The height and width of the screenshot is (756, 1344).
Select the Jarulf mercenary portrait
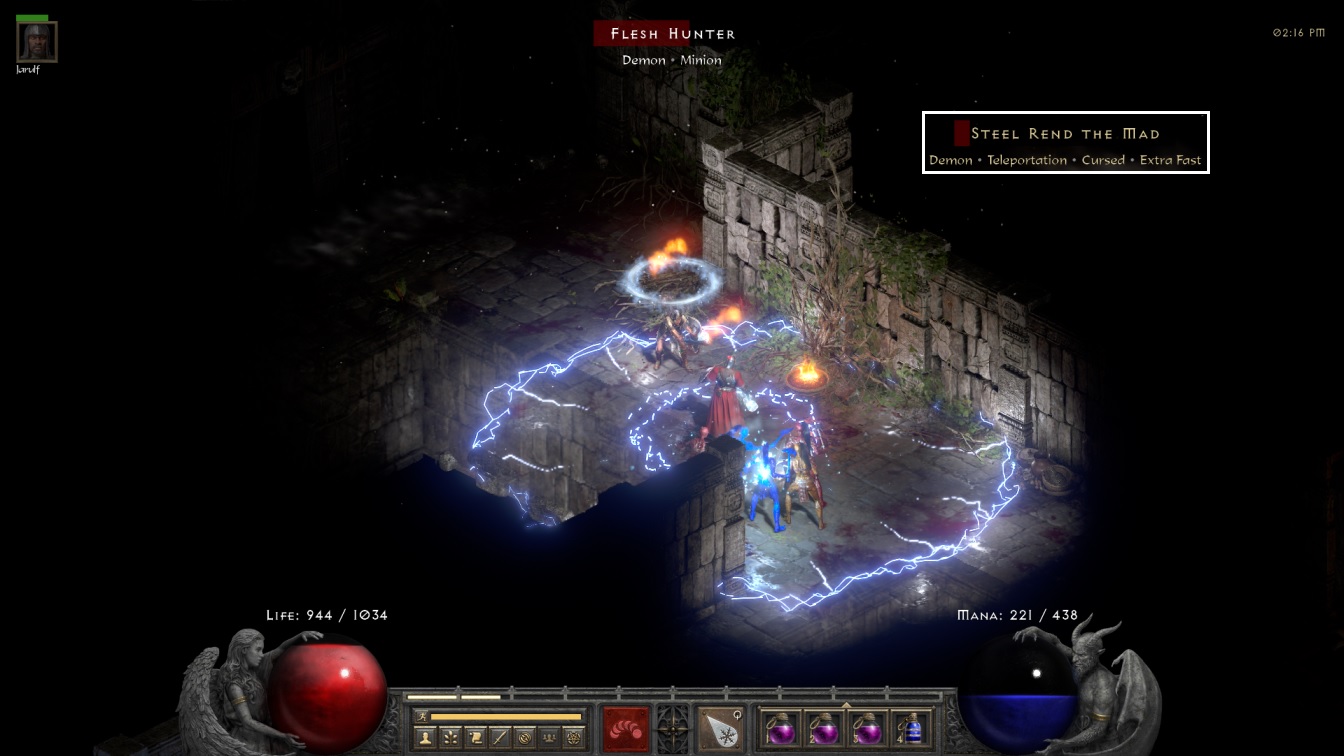(37, 42)
